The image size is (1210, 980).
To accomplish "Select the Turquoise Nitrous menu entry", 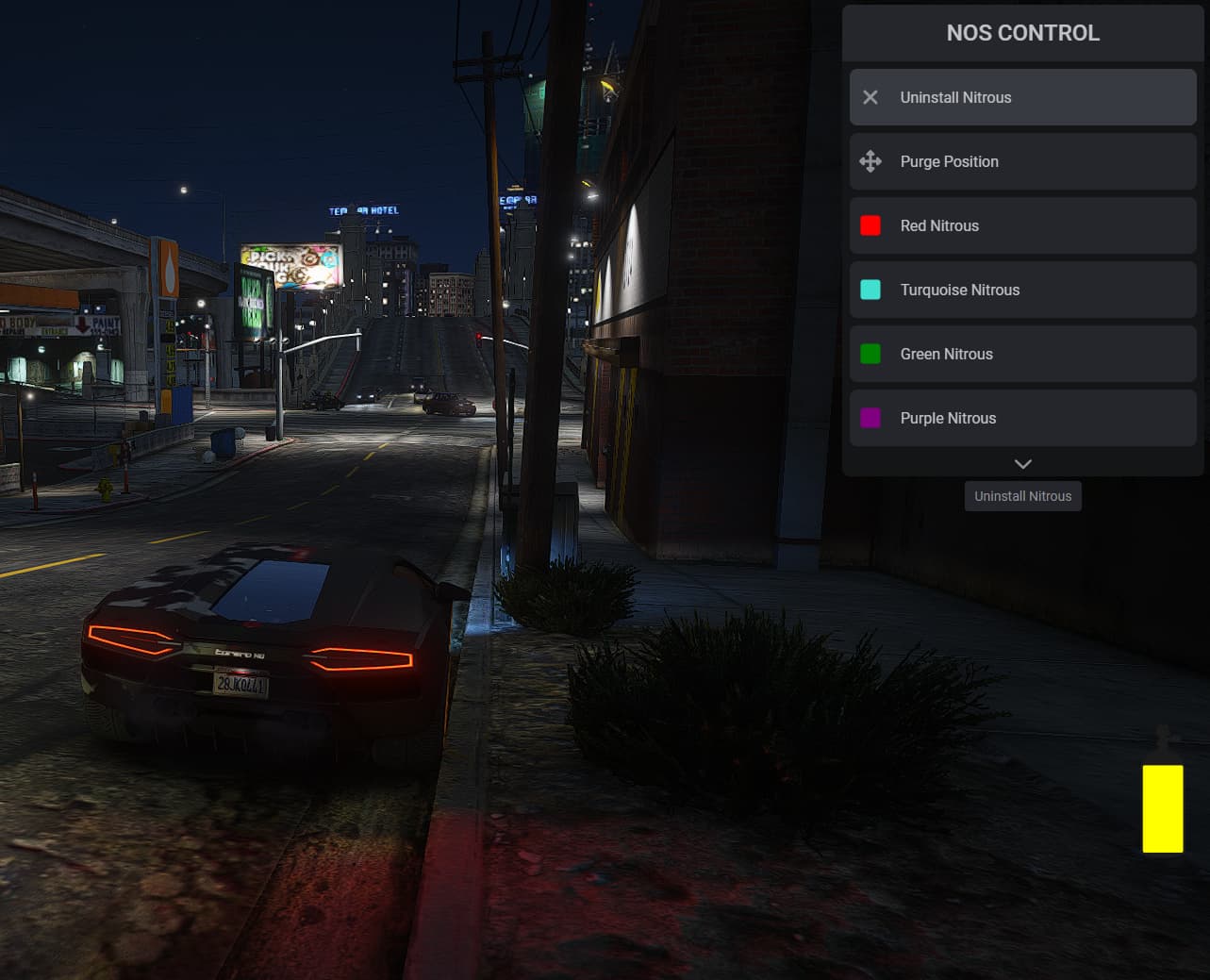I will [1022, 290].
